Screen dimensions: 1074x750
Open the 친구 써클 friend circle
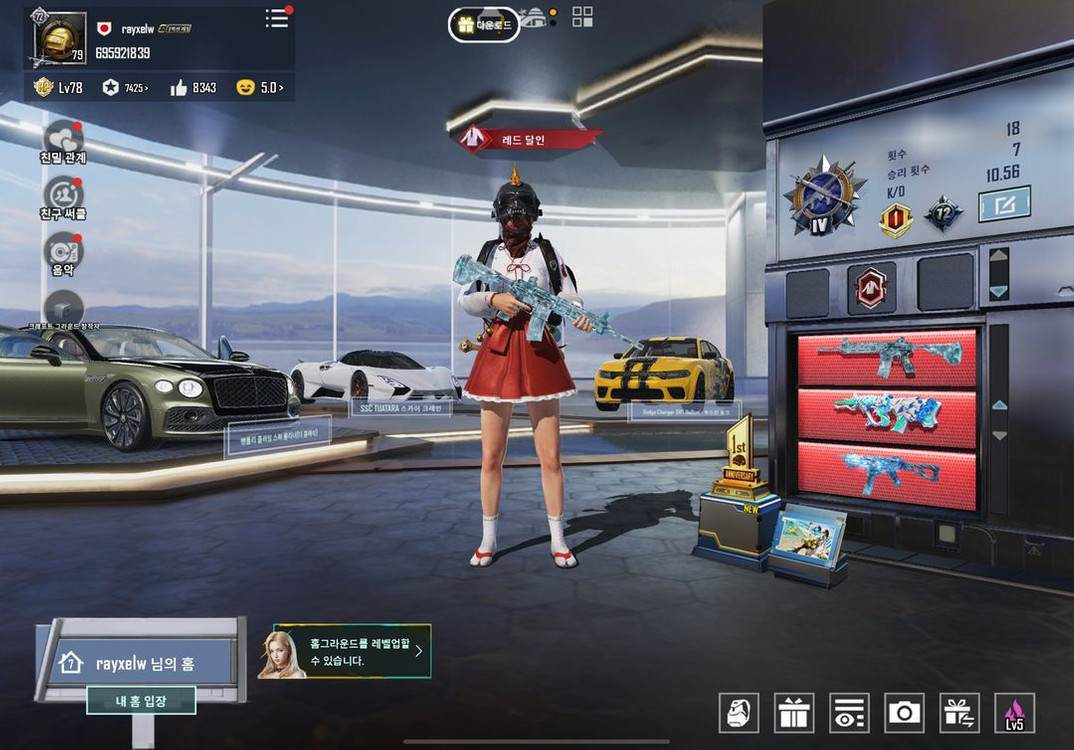(x=63, y=195)
